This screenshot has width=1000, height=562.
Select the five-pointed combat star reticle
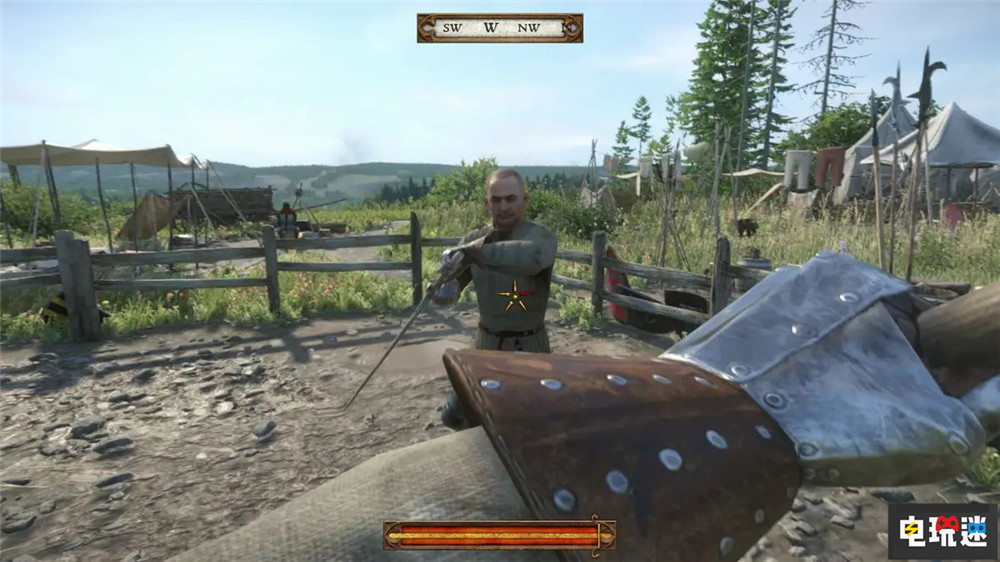point(516,296)
